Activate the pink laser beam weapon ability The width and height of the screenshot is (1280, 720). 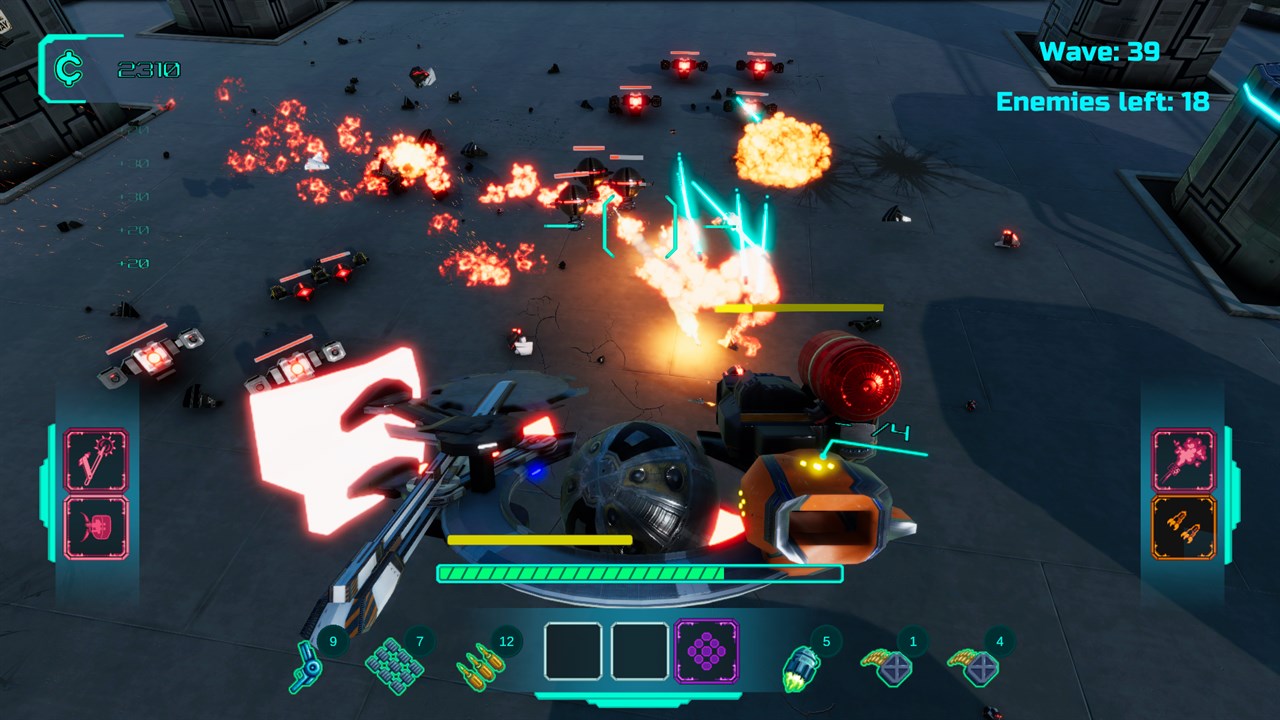coord(96,460)
